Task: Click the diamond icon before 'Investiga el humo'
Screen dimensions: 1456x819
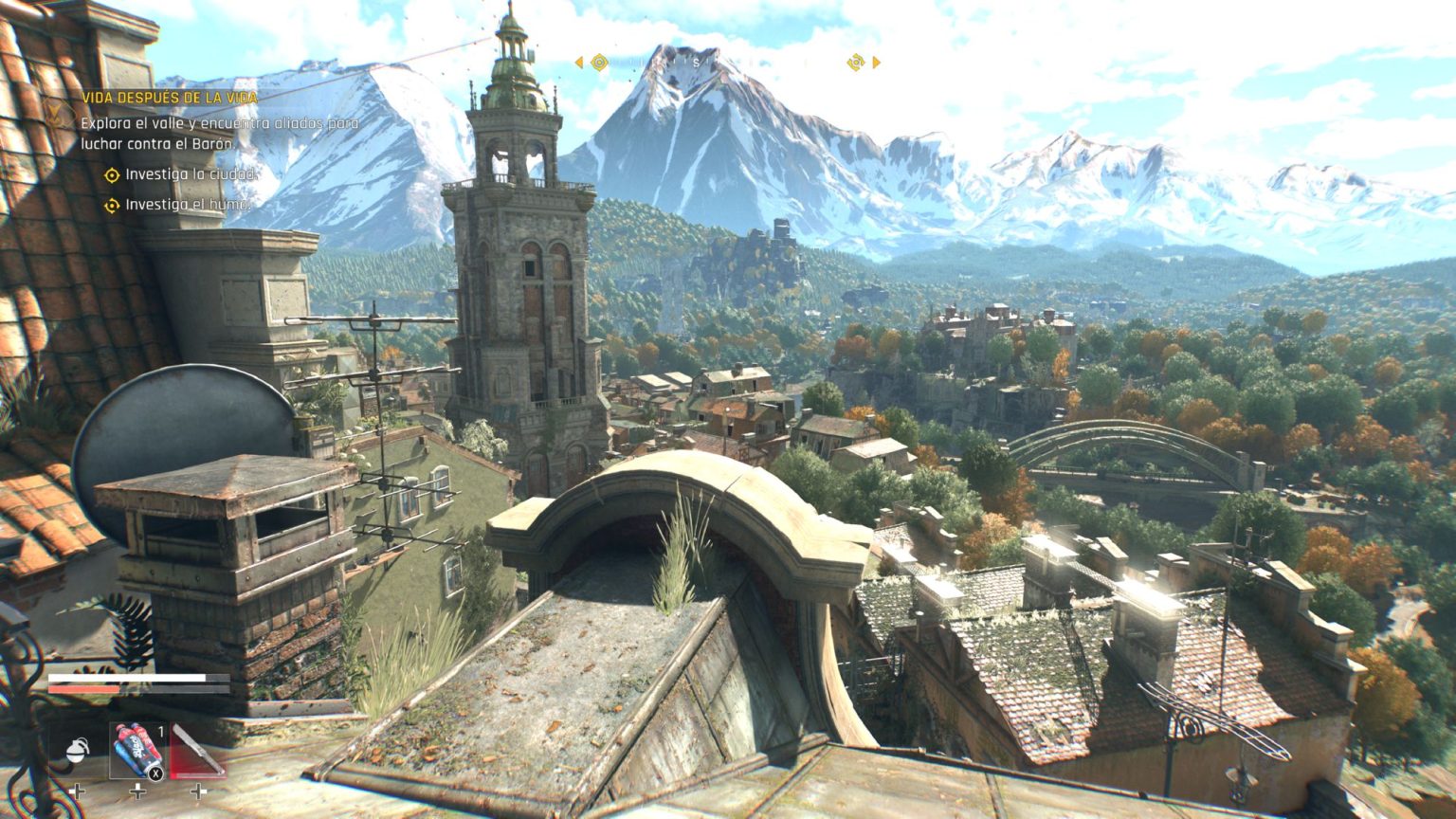Action: point(111,203)
